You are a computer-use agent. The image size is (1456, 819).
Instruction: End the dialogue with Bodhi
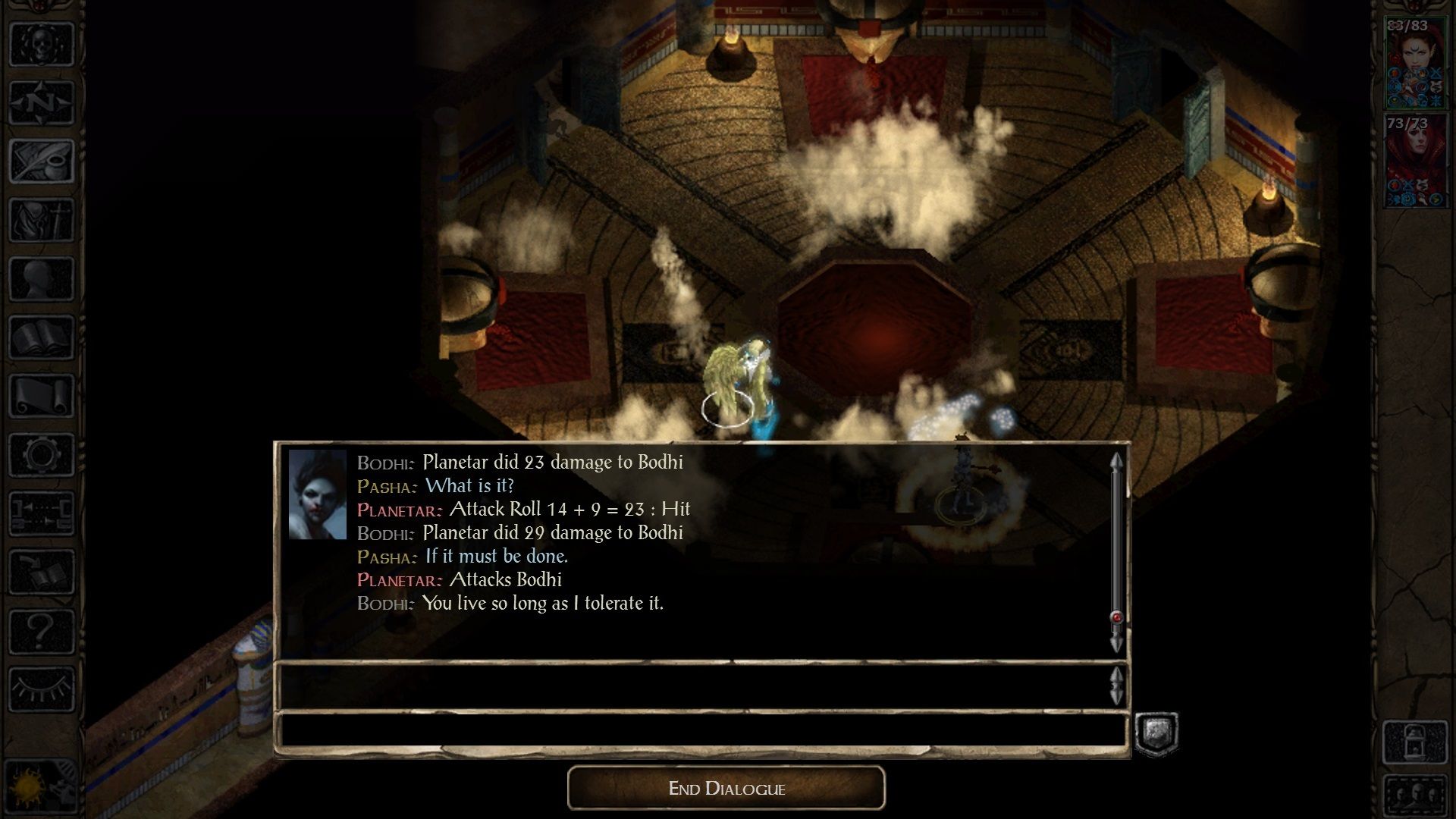pos(726,788)
